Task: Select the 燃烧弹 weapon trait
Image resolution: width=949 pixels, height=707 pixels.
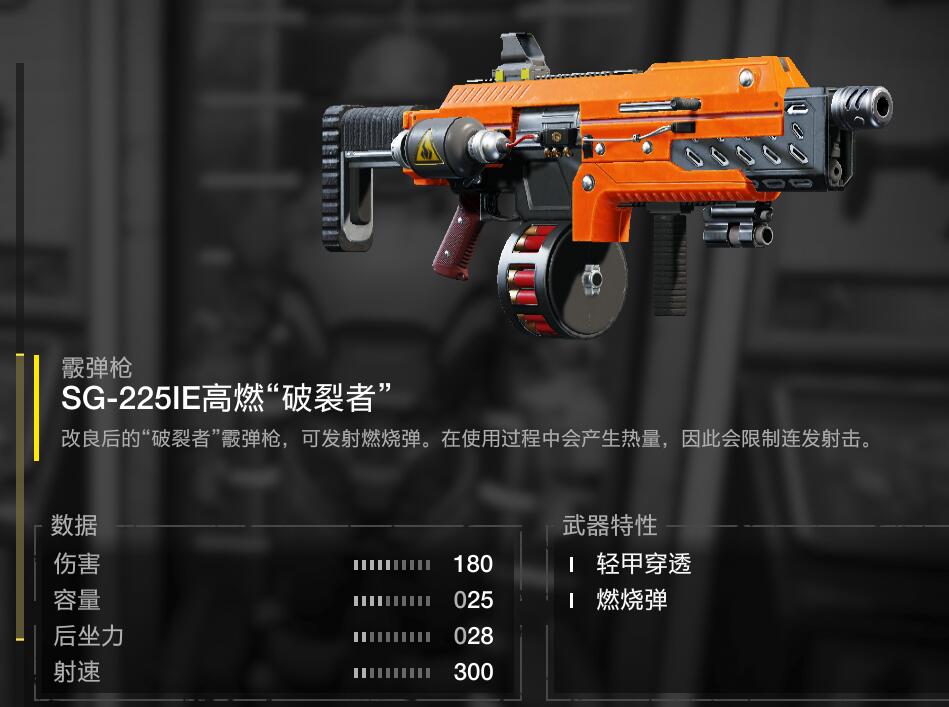Action: 631,600
